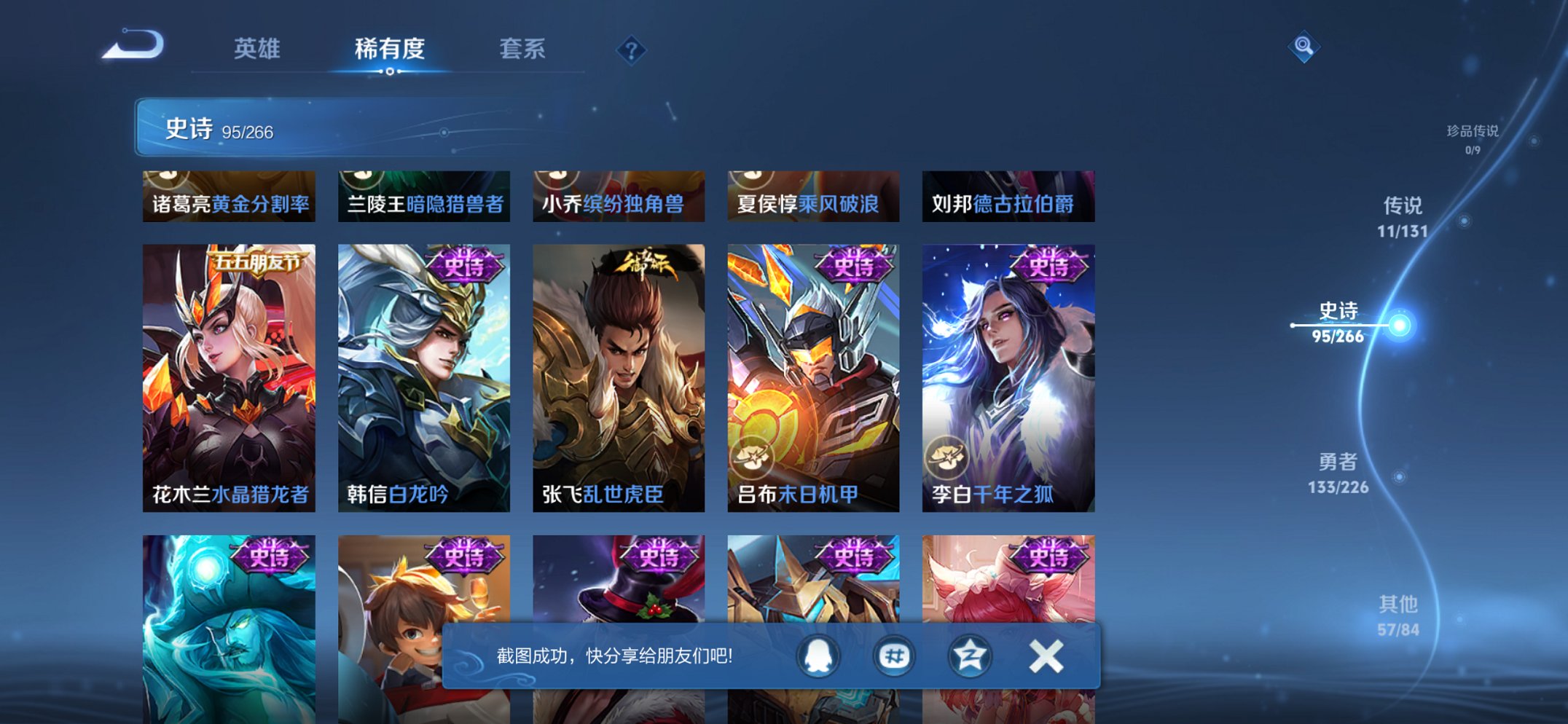This screenshot has height=724, width=1568.
Task: Select the 韩信白龙吟 skin card
Action: (x=423, y=371)
